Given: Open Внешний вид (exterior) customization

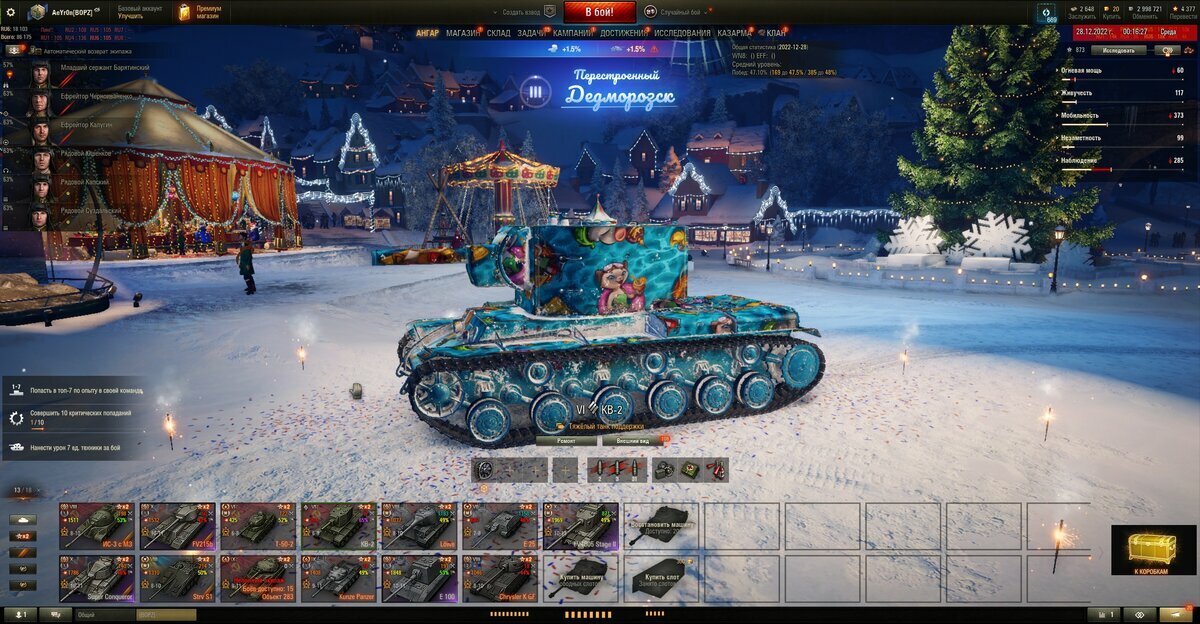Looking at the screenshot, I should [x=632, y=440].
